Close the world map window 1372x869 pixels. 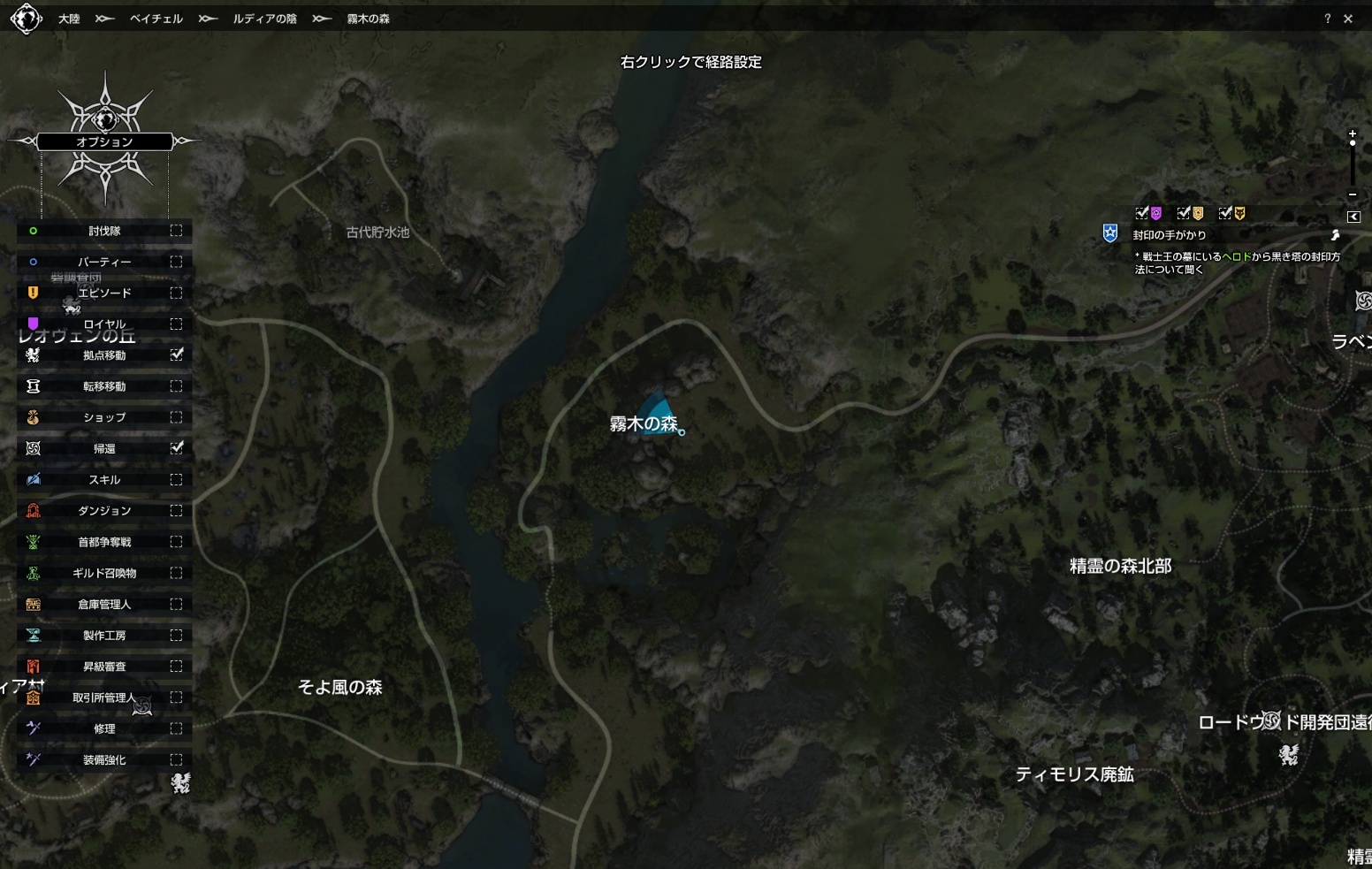coord(1348,19)
